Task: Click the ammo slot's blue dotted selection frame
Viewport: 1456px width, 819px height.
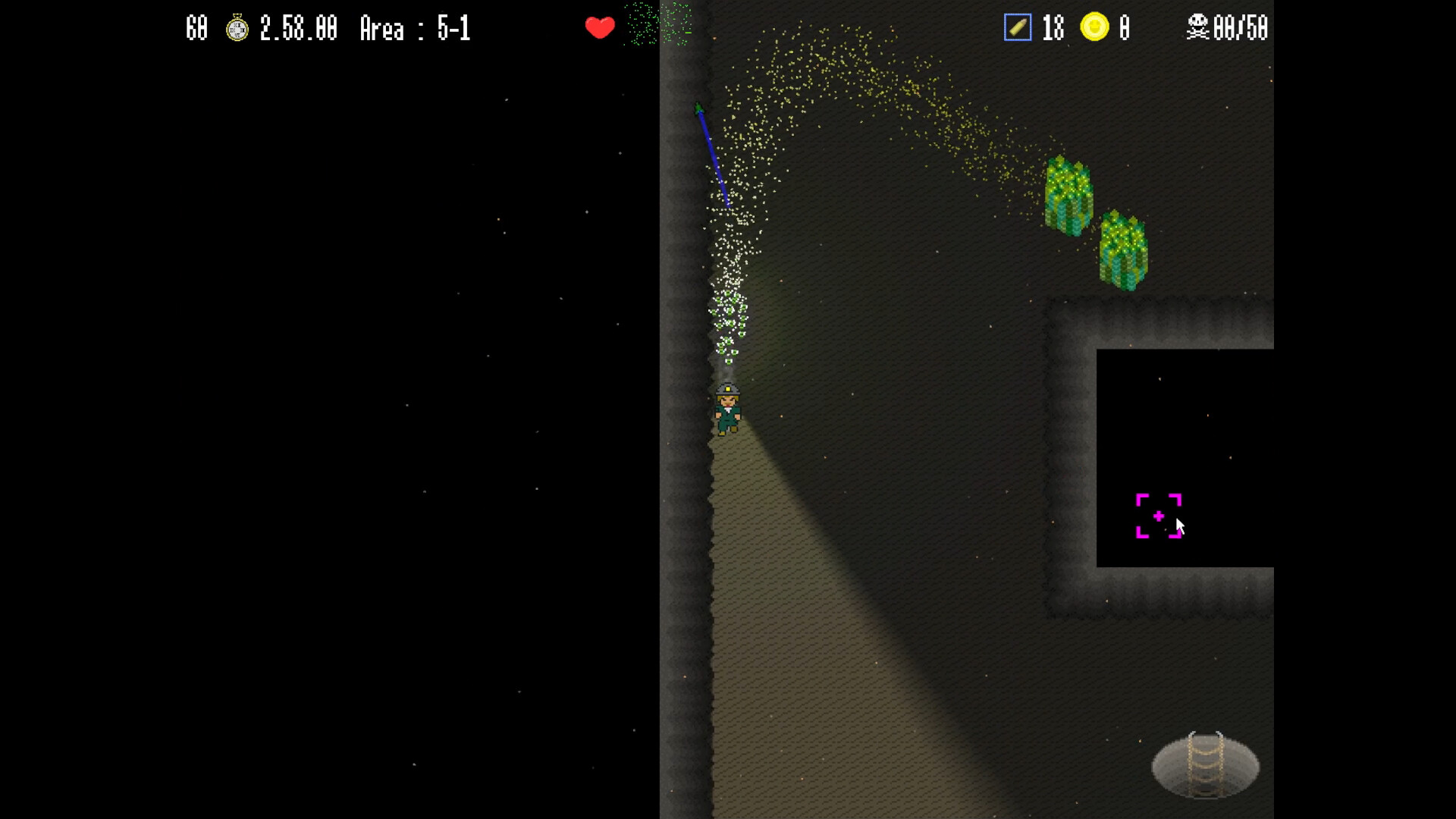Action: pyautogui.click(x=1016, y=27)
